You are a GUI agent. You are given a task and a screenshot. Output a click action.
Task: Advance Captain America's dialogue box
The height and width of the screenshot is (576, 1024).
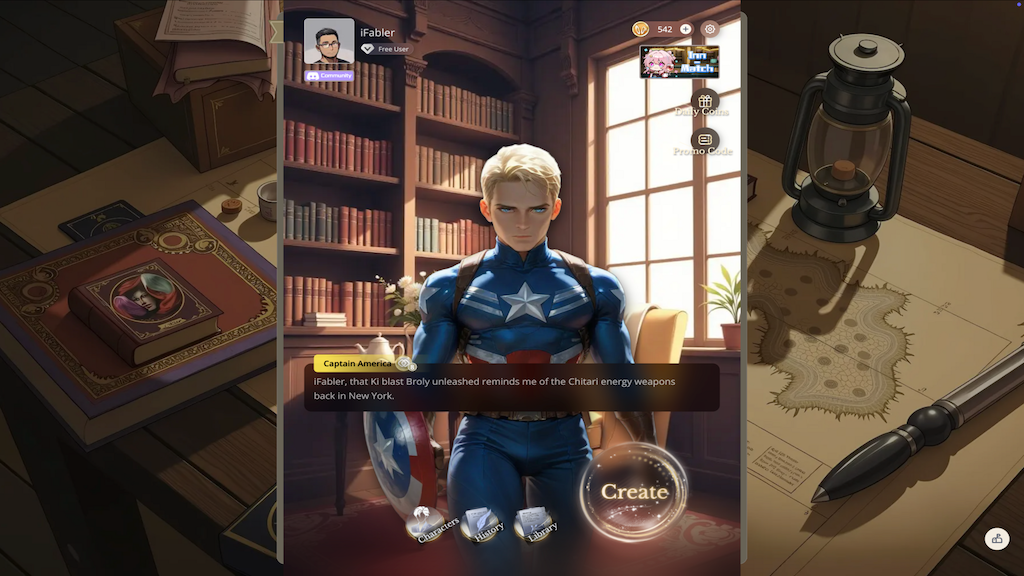511,388
